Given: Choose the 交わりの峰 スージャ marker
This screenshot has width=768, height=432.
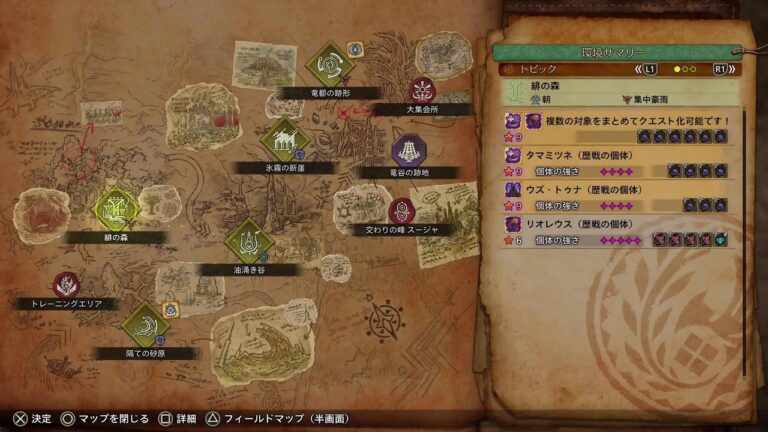Looking at the screenshot, I should pos(402,211).
